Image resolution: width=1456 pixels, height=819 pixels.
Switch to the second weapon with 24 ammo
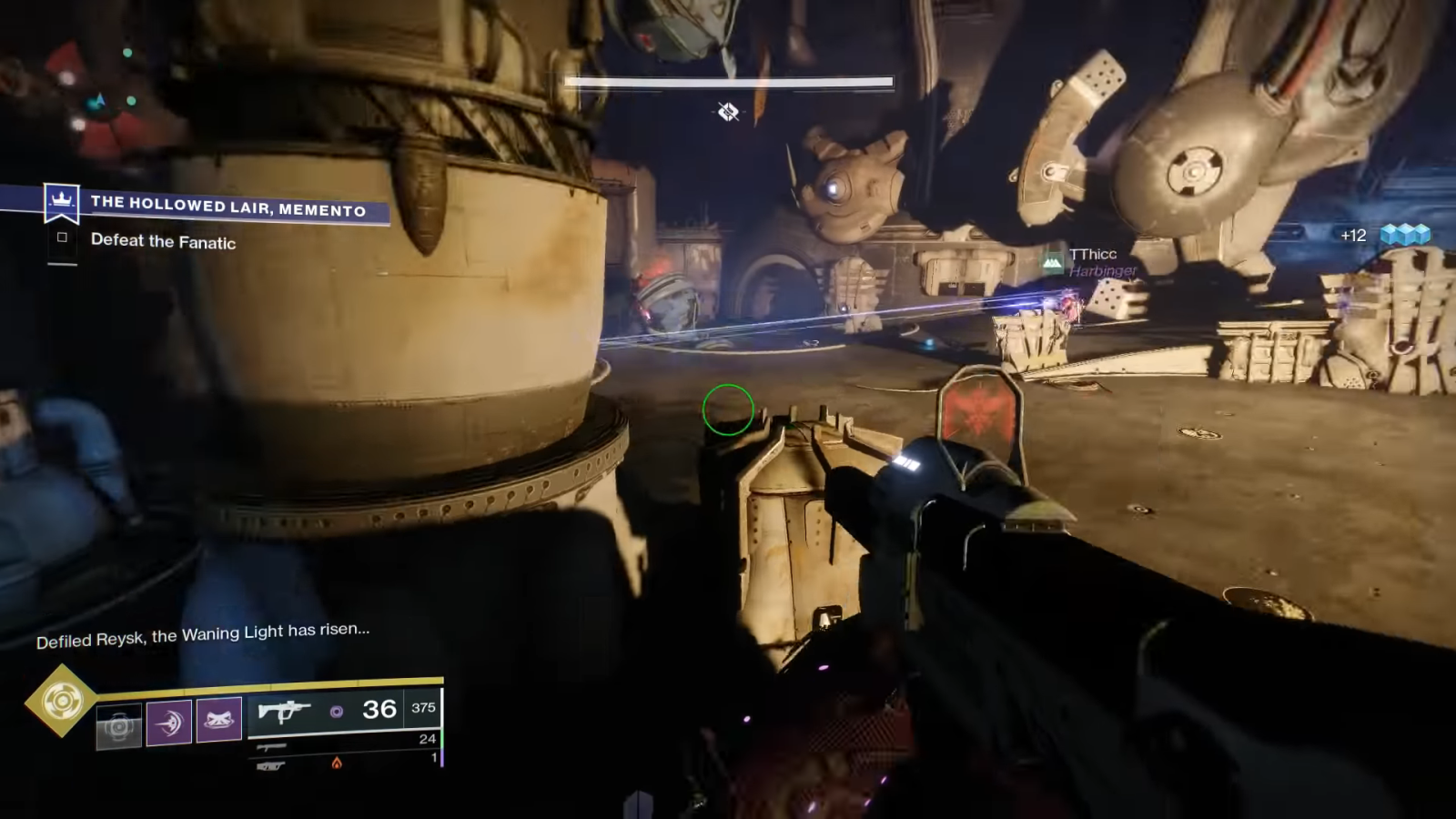point(272,746)
